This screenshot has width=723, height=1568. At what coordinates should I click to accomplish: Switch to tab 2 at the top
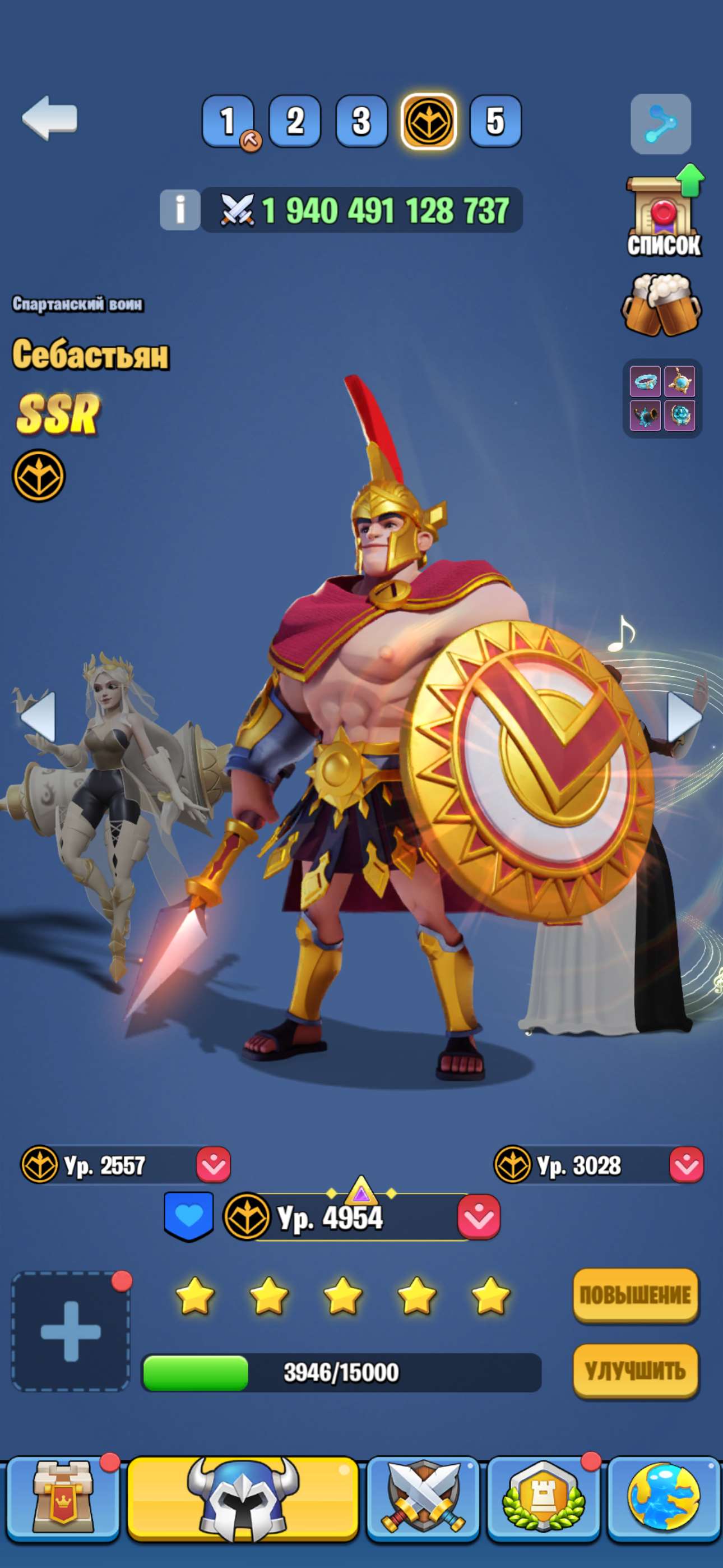[x=295, y=122]
